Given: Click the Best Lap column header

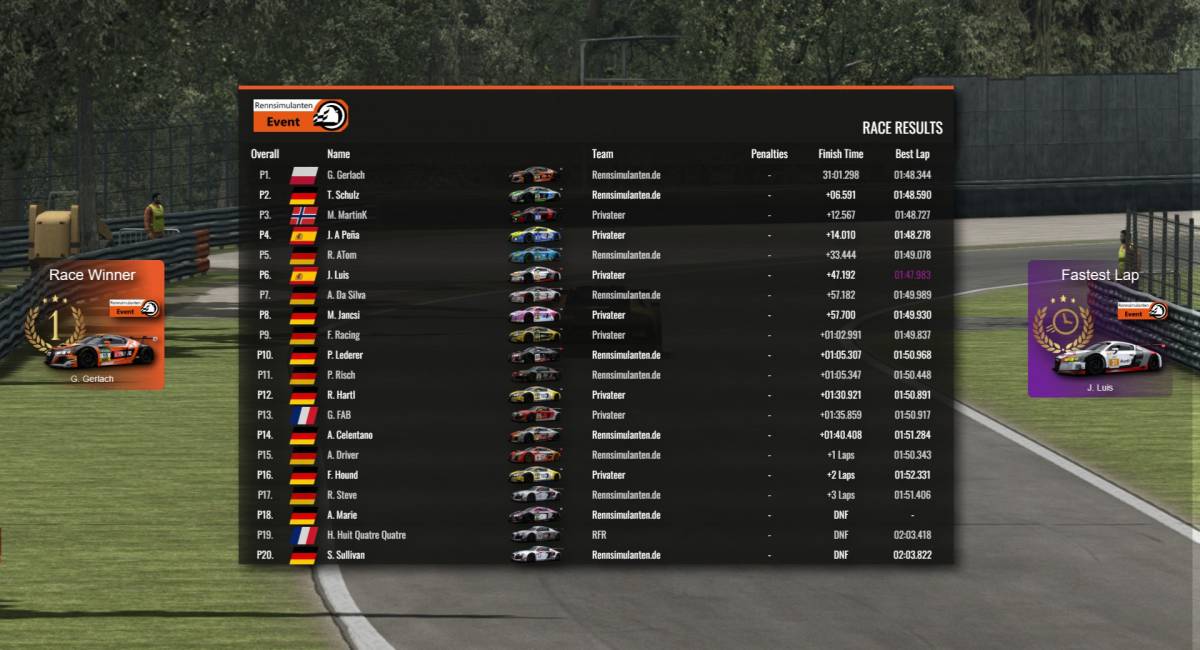Looking at the screenshot, I should 912,154.
